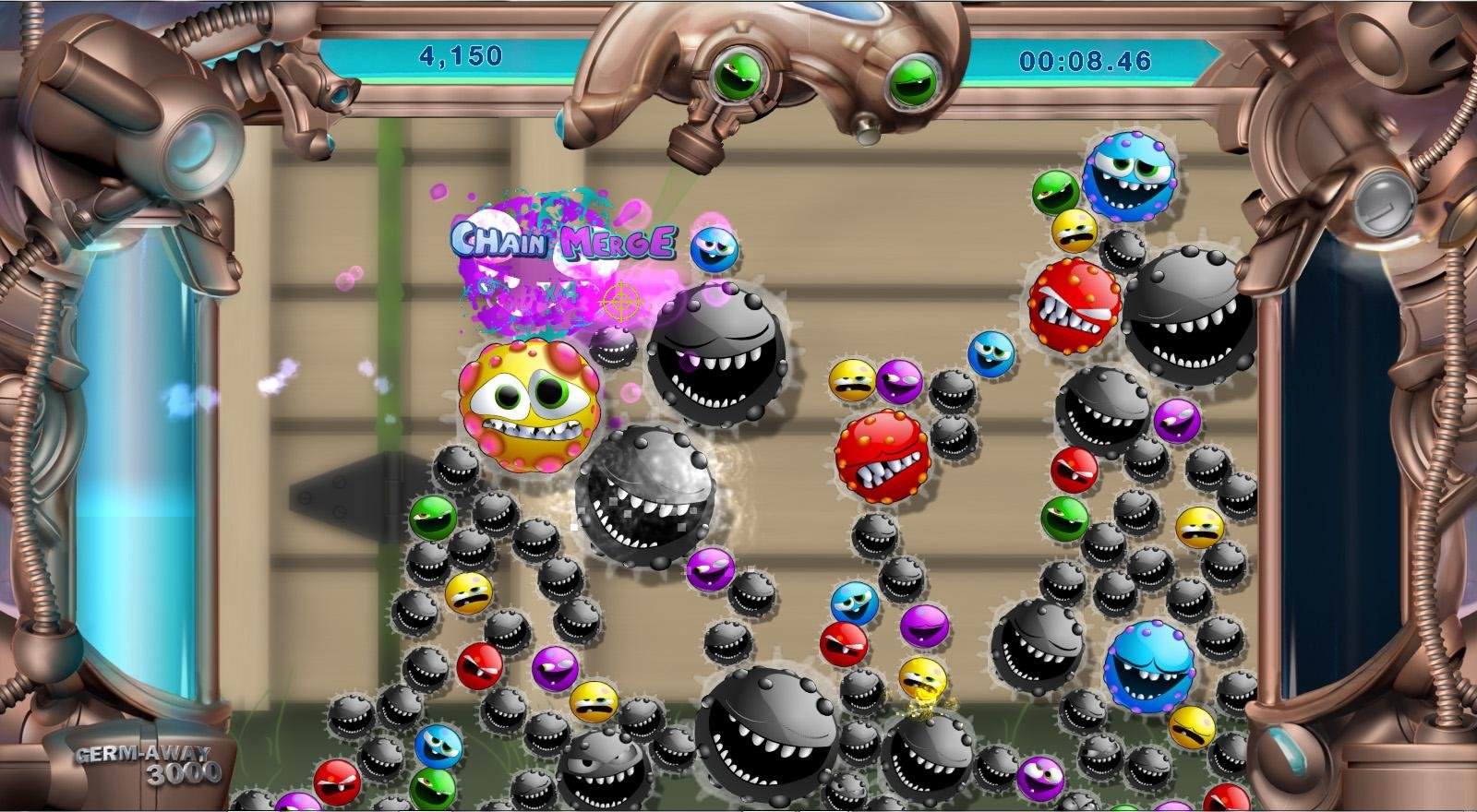Click the score display showing 4,150
The image size is (1477, 812).
(460, 55)
